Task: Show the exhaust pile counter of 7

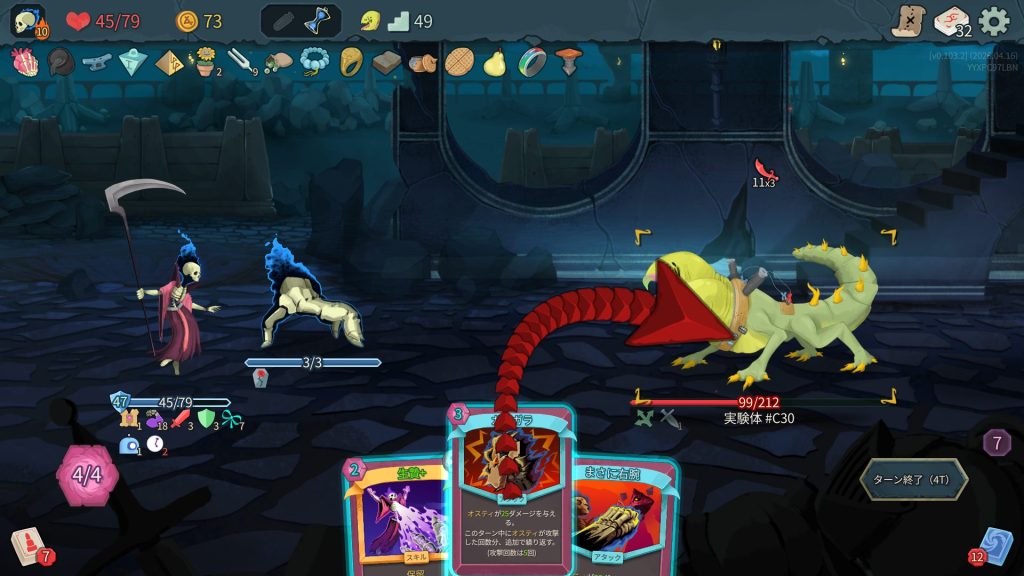Action: click(996, 442)
